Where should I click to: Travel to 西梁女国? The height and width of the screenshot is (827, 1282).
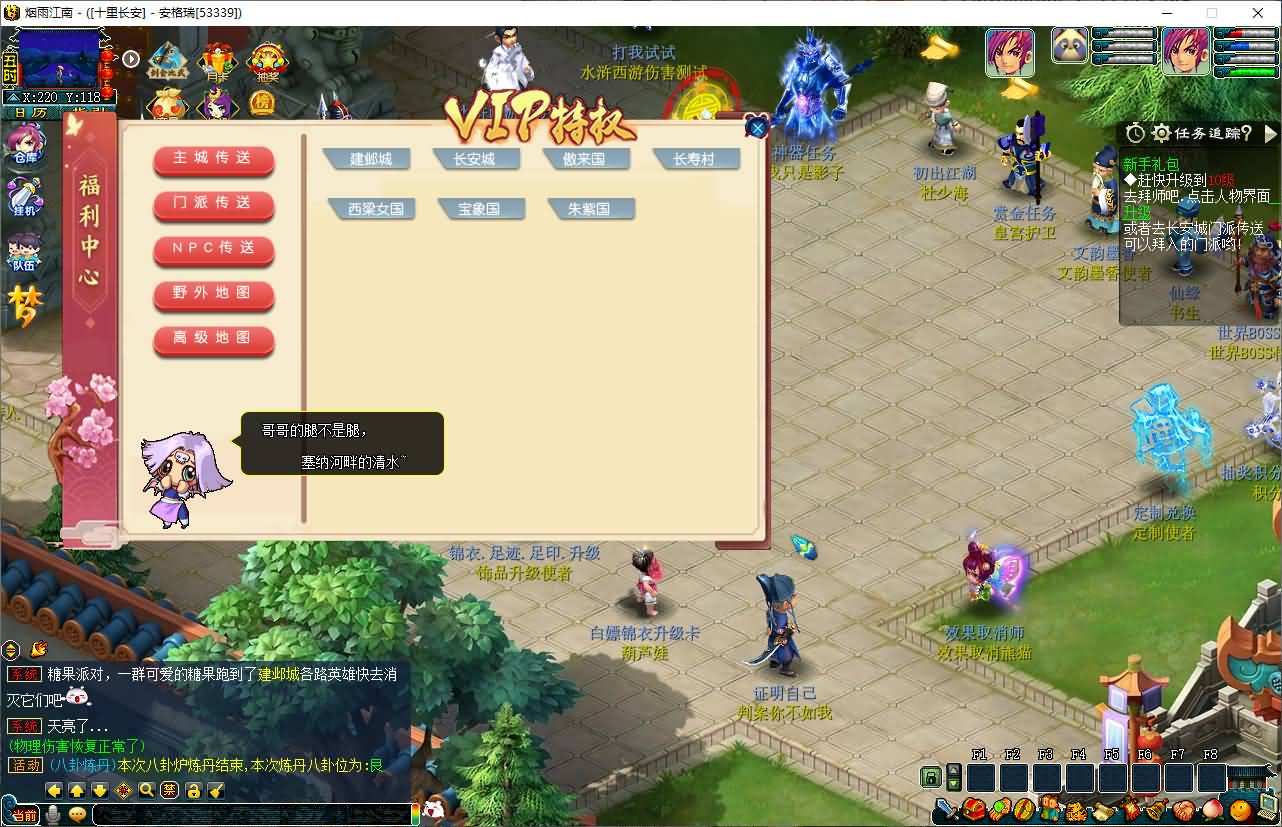tap(375, 209)
